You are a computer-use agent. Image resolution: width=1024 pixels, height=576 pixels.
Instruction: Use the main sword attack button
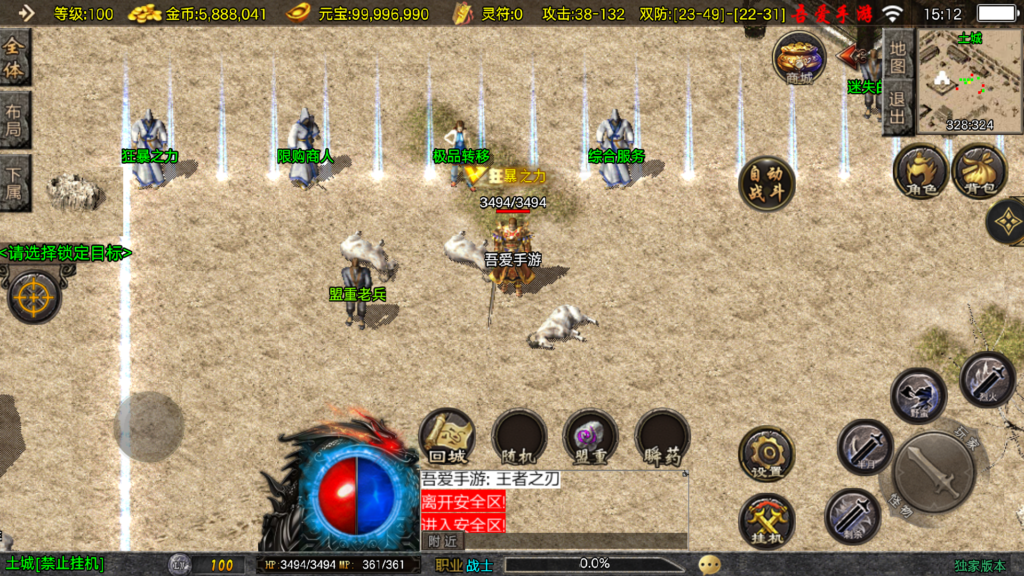click(x=934, y=473)
